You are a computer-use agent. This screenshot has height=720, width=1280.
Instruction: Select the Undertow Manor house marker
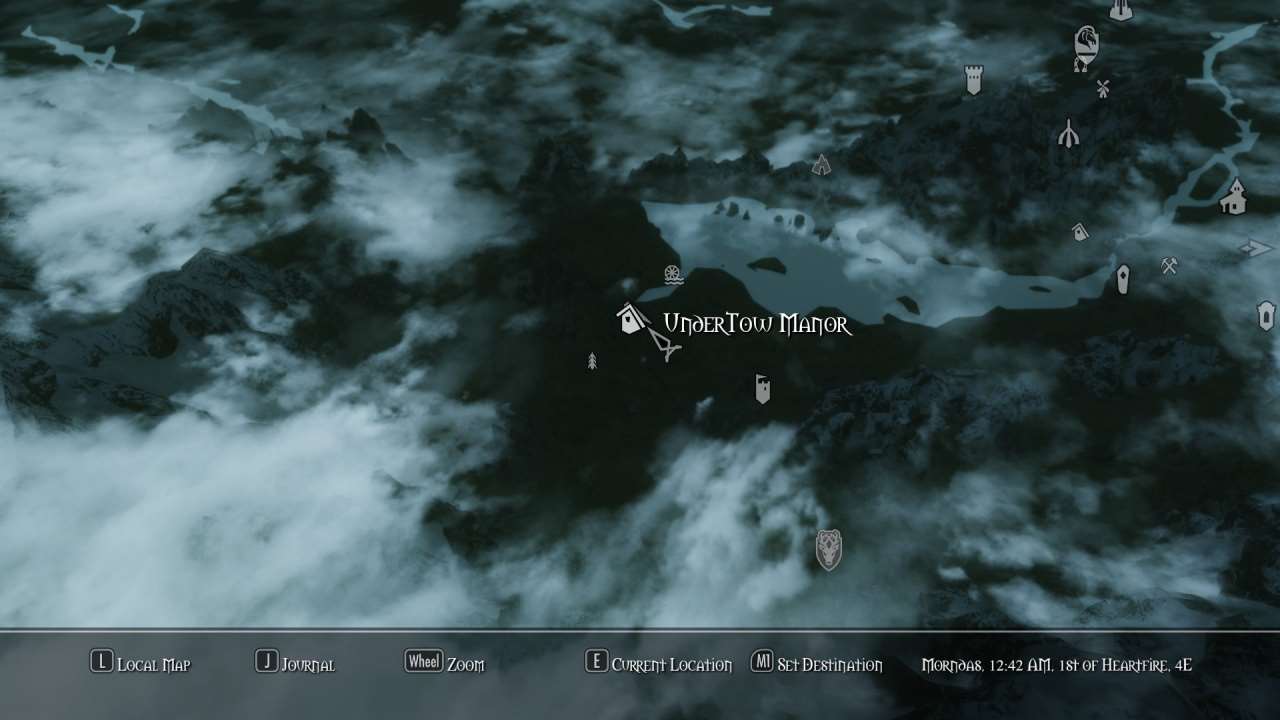click(x=630, y=320)
